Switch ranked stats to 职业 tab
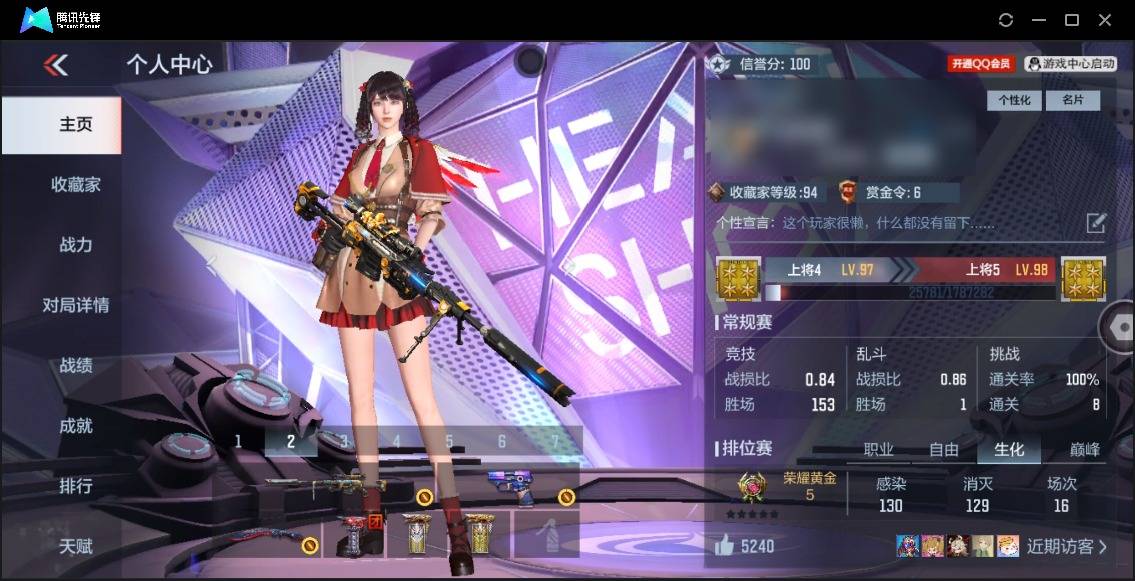The height and width of the screenshot is (581, 1135). pos(878,450)
